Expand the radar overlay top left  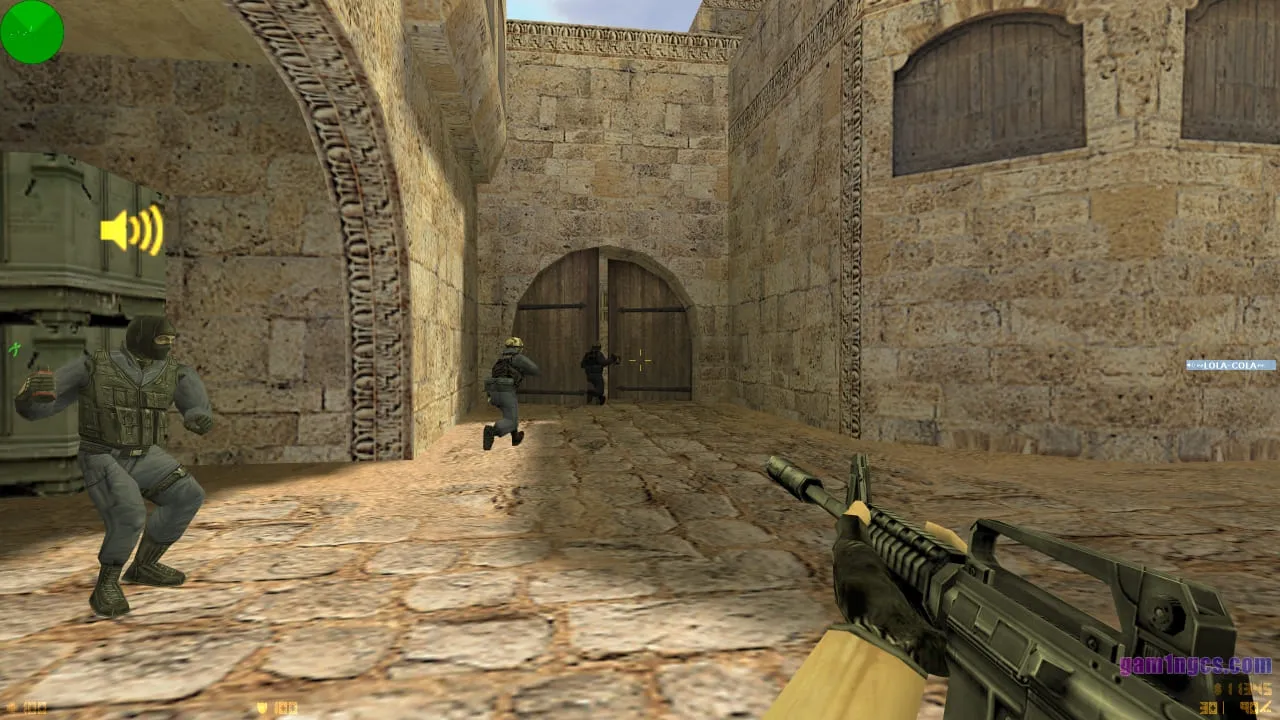tap(30, 32)
